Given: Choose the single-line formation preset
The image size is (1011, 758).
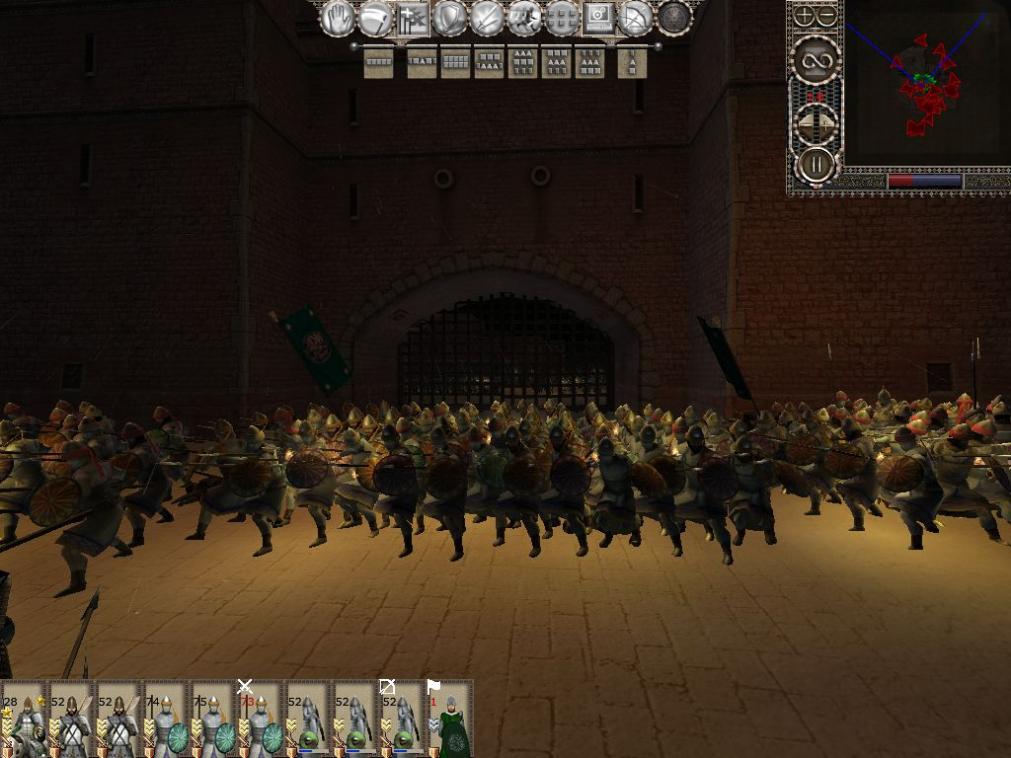Looking at the screenshot, I should (x=378, y=63).
